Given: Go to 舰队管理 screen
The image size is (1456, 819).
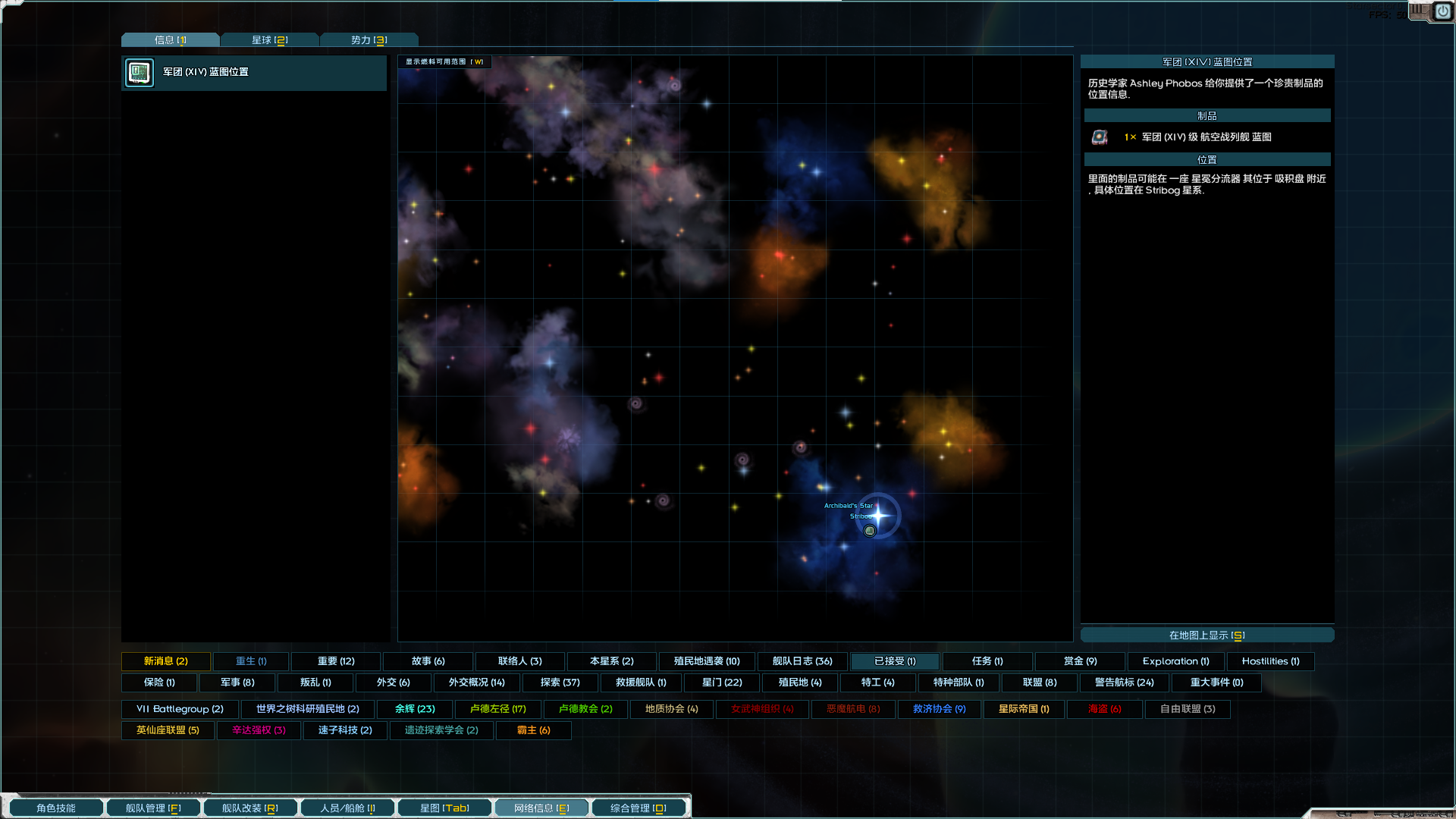Looking at the screenshot, I should (153, 808).
